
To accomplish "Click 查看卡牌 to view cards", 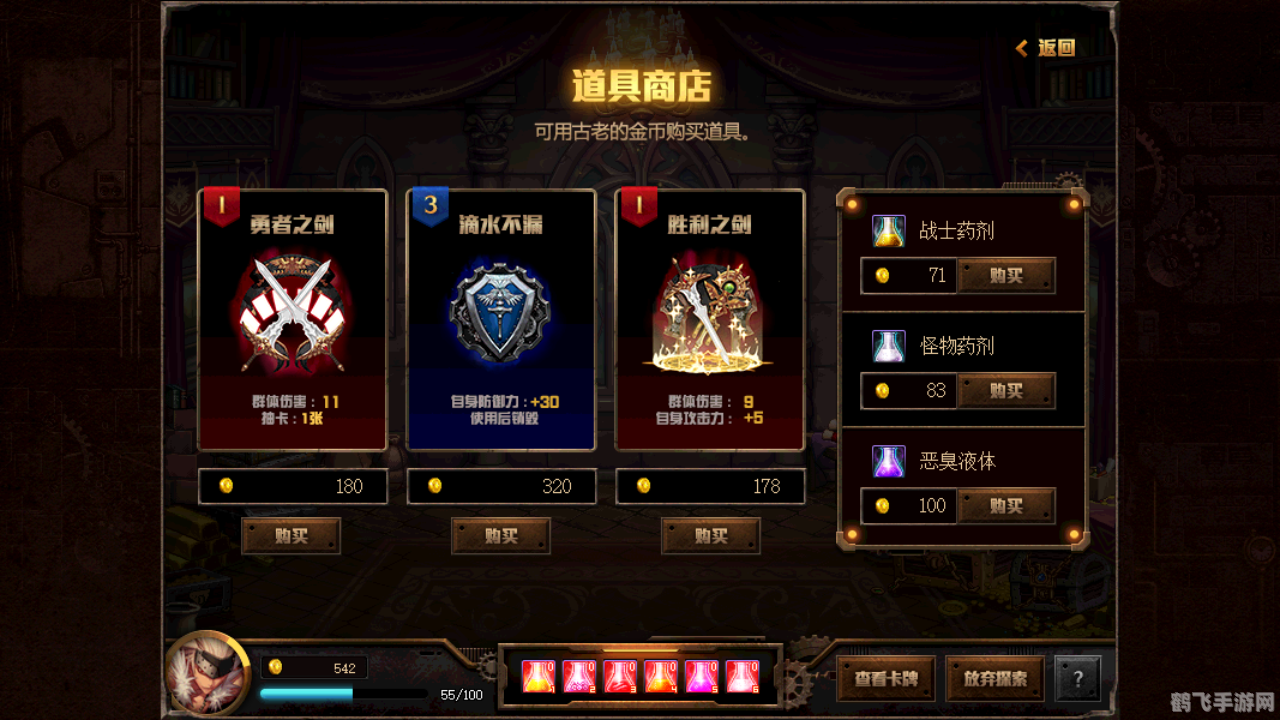I will pos(886,677).
